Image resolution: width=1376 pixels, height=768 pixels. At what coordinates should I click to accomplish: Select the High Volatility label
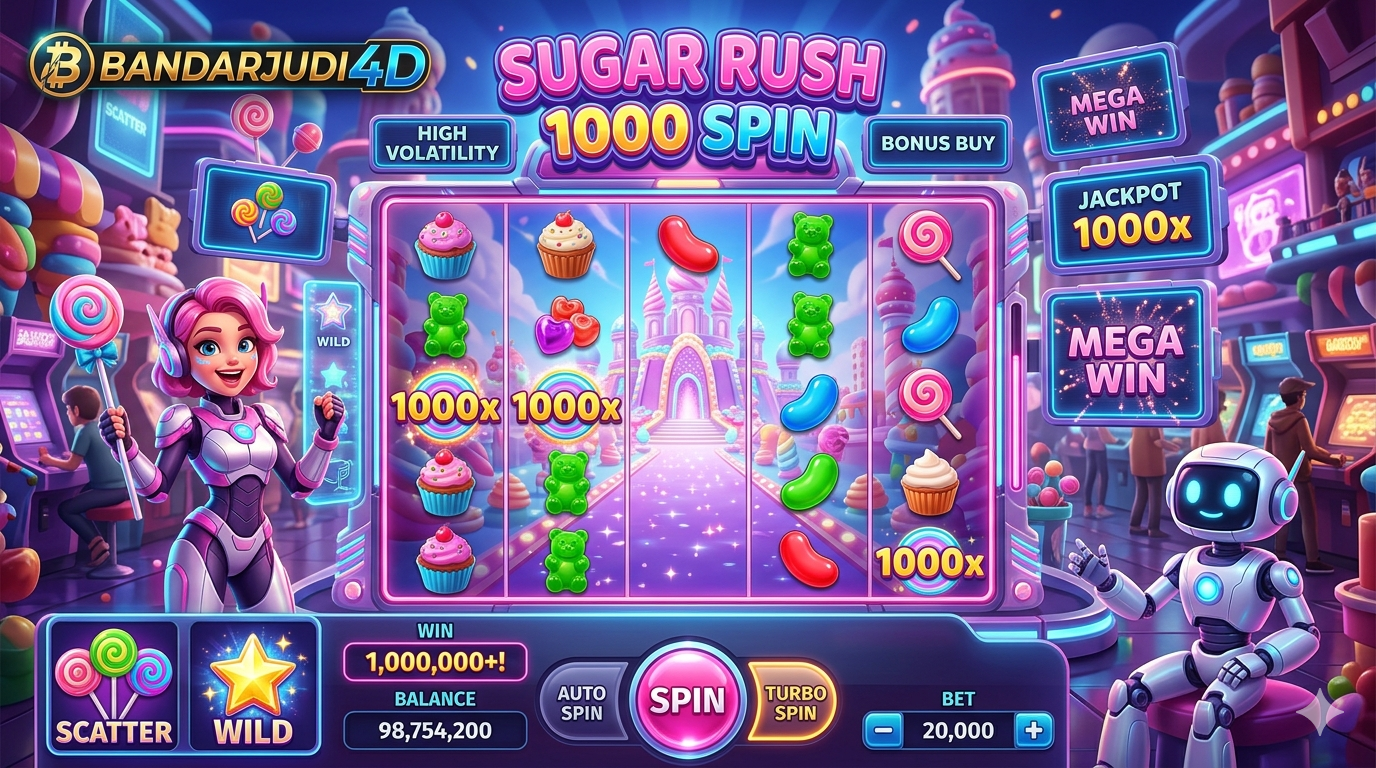(x=441, y=143)
